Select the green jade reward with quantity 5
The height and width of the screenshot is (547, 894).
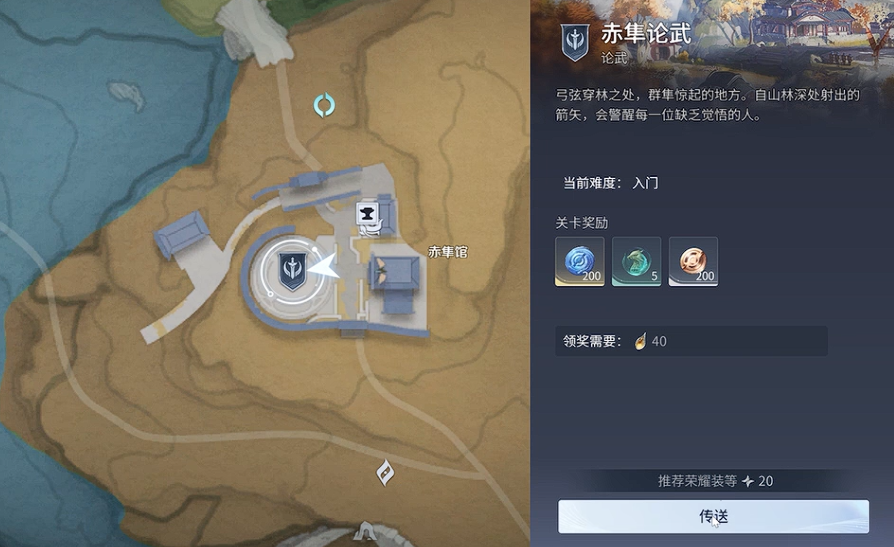click(x=636, y=261)
